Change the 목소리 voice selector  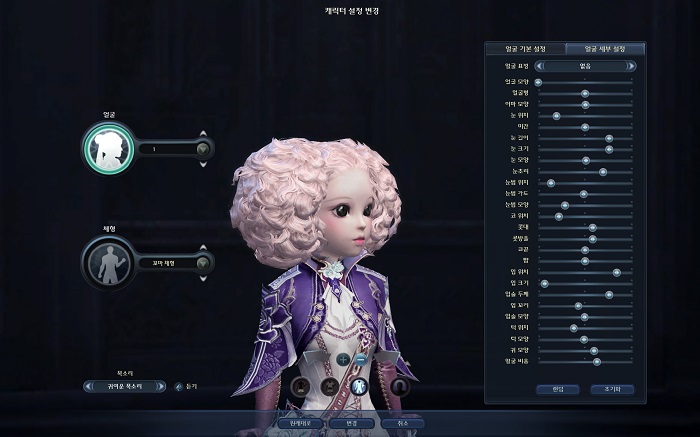(x=124, y=386)
